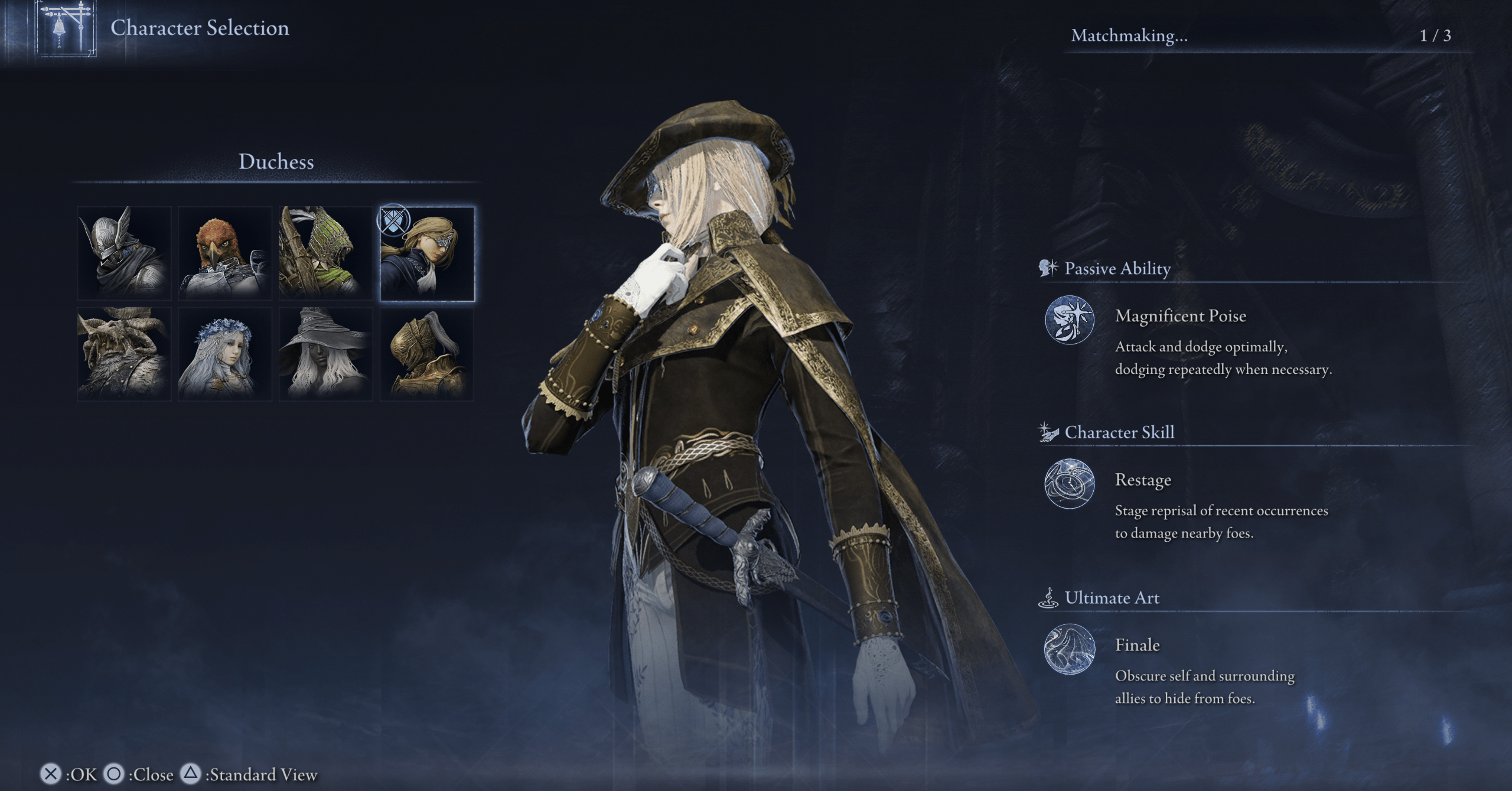Select the horned Raider character portrait
The height and width of the screenshot is (791, 1512).
(123, 353)
